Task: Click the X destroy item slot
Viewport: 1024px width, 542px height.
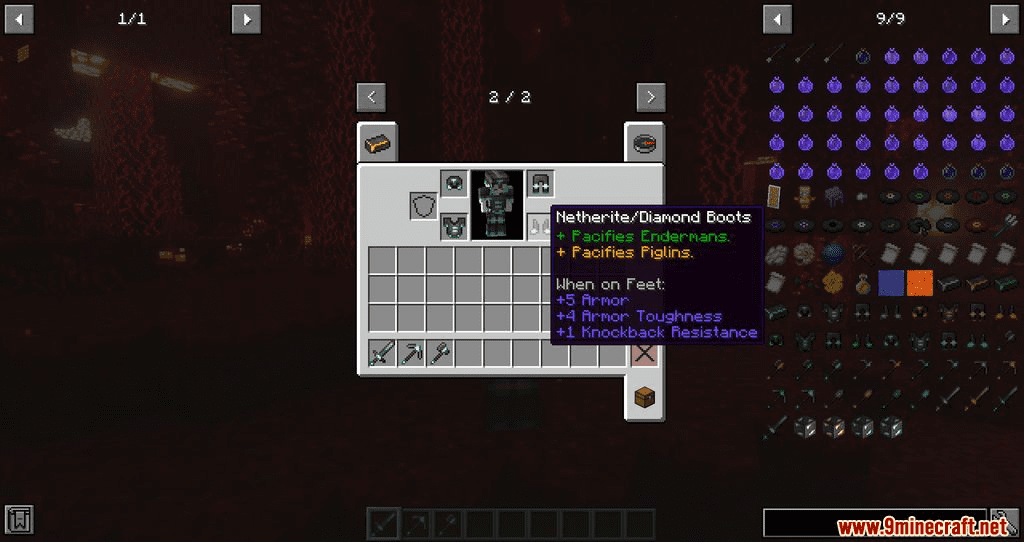Action: pyautogui.click(x=644, y=353)
